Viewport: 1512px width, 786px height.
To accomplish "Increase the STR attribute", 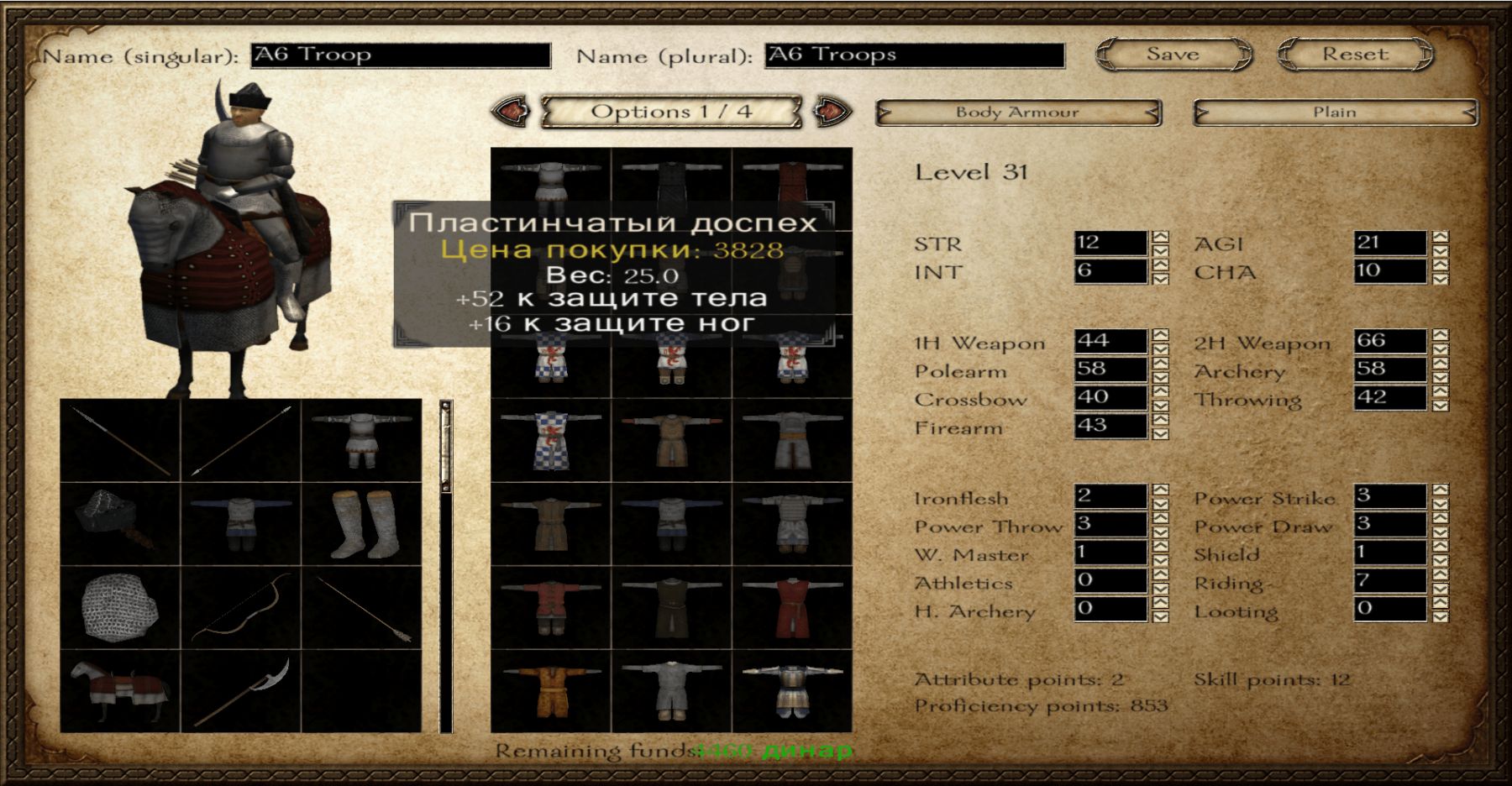I will [1160, 237].
